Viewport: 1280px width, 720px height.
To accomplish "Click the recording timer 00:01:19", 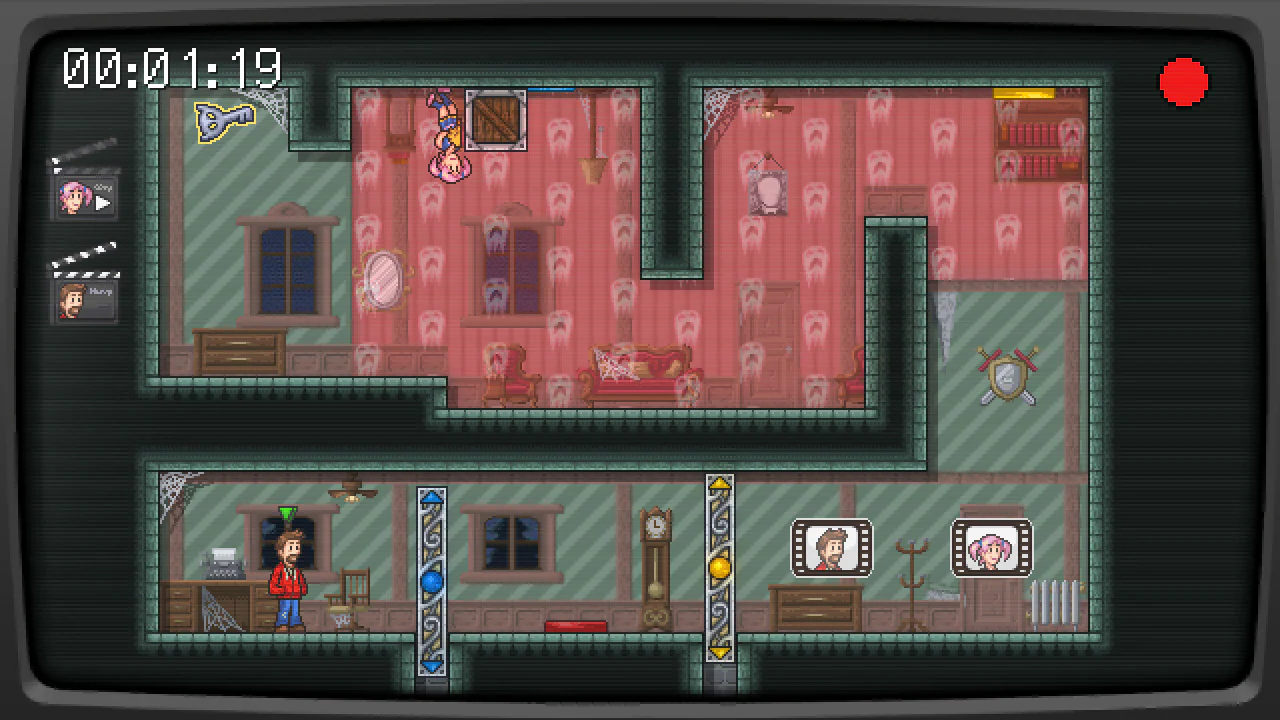I will coord(172,66).
